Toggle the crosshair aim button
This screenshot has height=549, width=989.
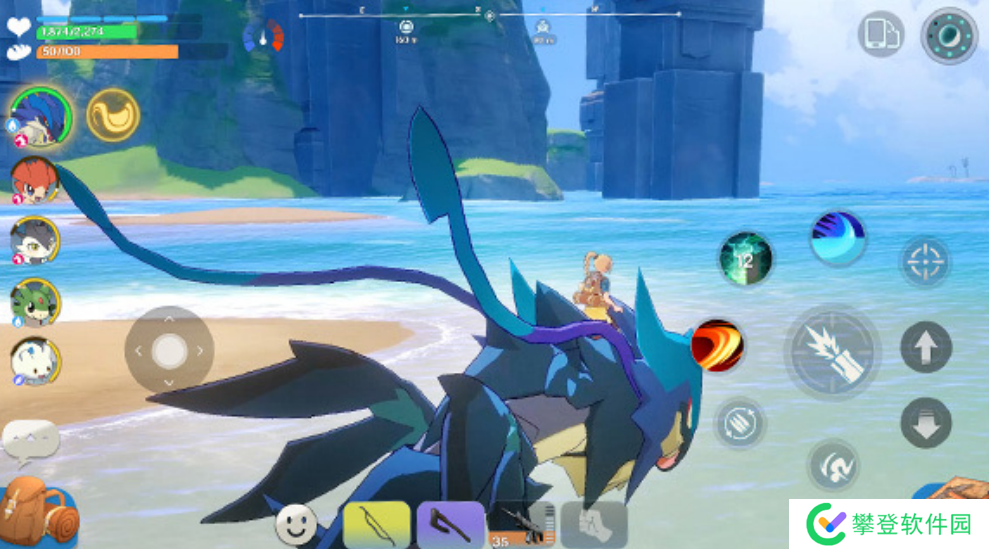pyautogui.click(x=925, y=262)
